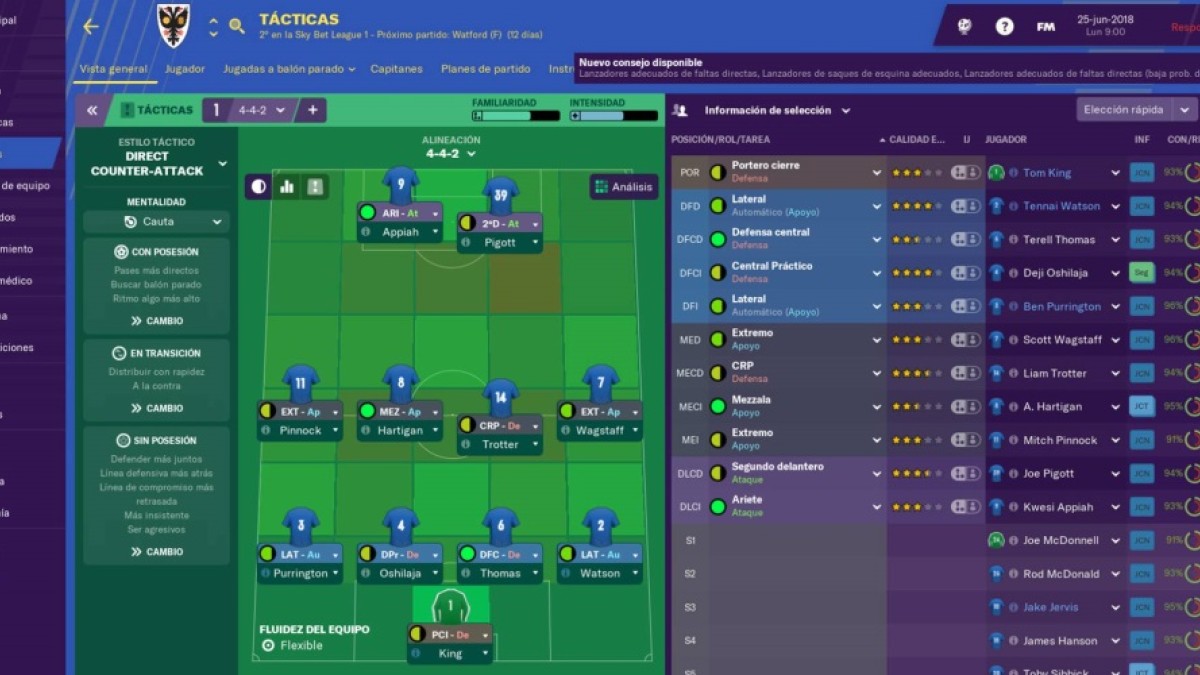Switch to the Jugador tab
The height and width of the screenshot is (675, 1200).
(185, 69)
